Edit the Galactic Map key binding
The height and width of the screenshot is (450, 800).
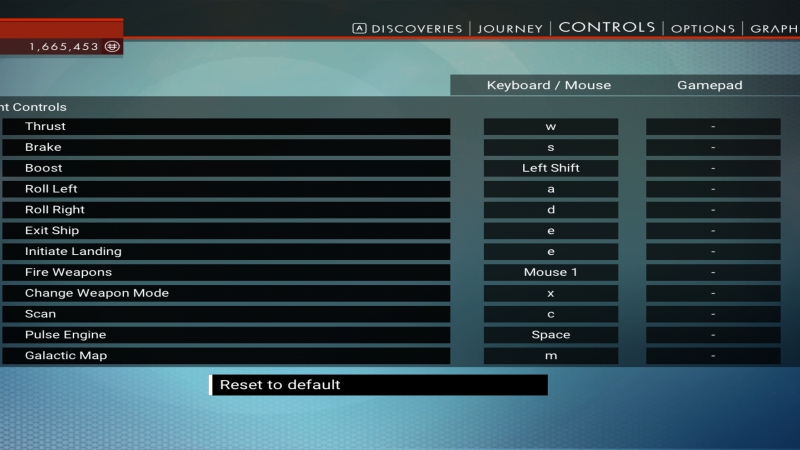click(551, 355)
